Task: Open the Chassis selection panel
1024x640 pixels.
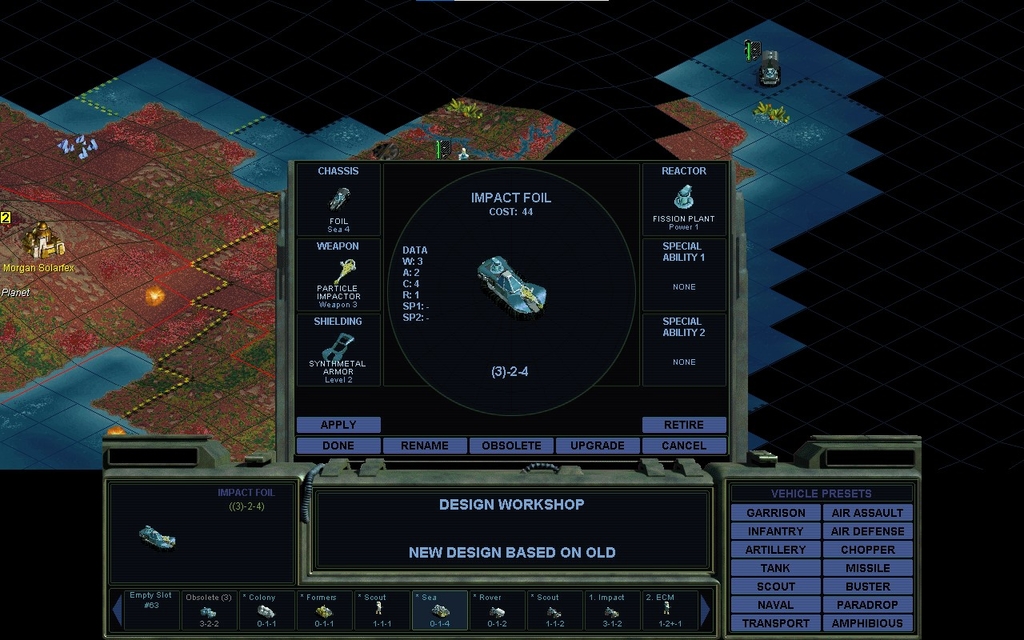Action: point(338,199)
